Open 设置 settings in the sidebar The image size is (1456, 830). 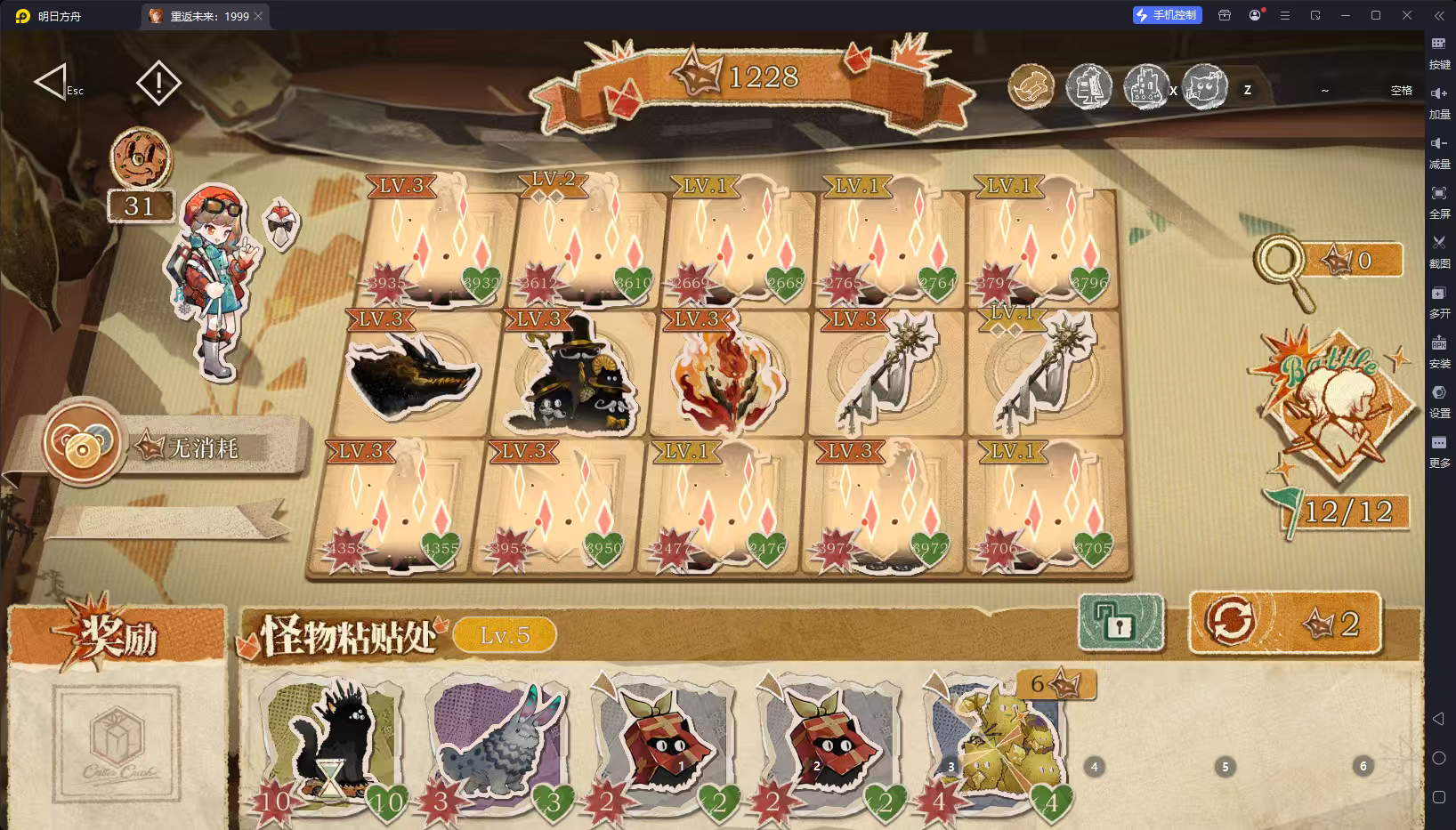click(x=1440, y=402)
